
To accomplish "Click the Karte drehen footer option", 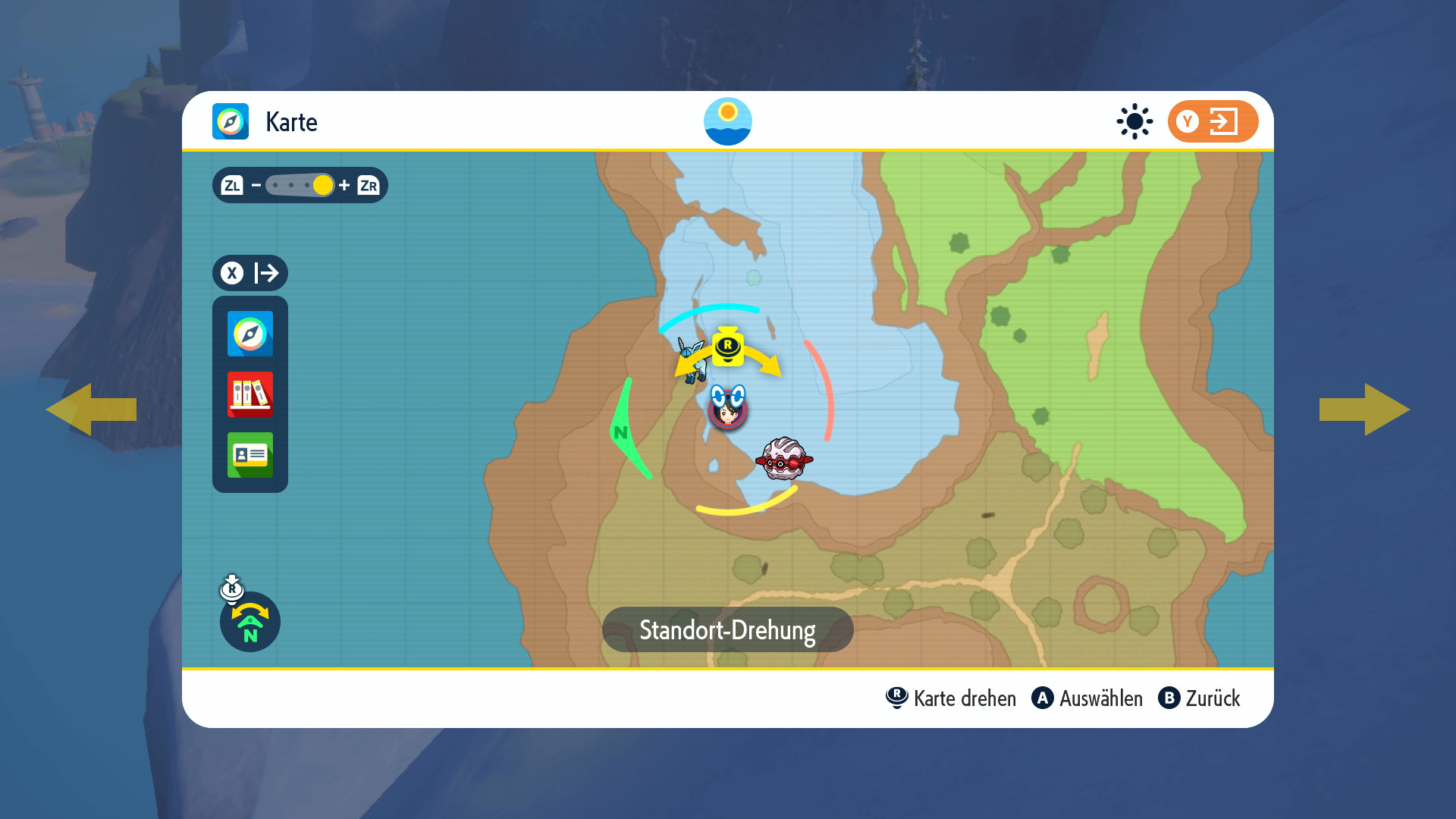I will pos(951,698).
